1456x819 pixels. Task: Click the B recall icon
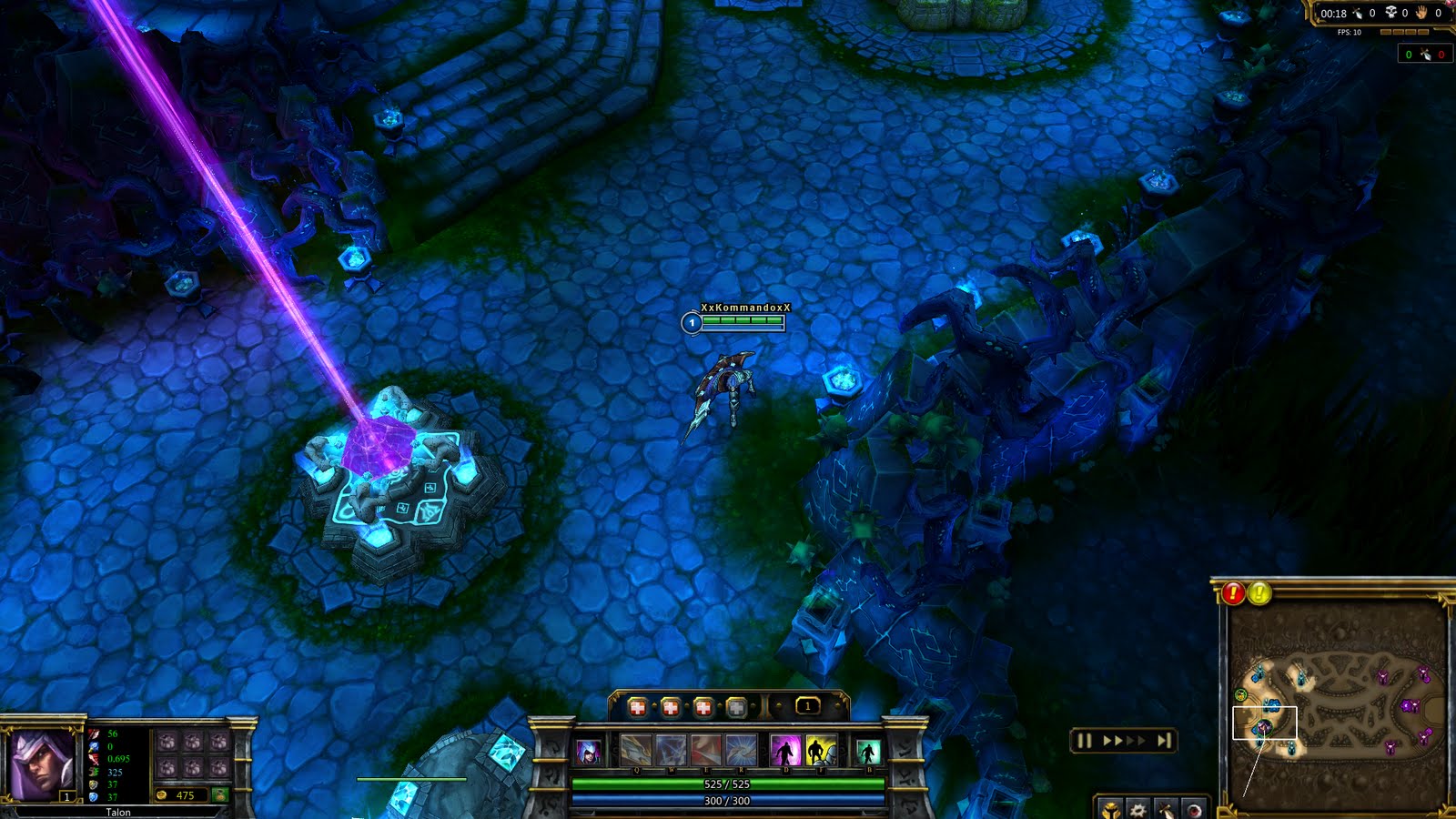(868, 752)
